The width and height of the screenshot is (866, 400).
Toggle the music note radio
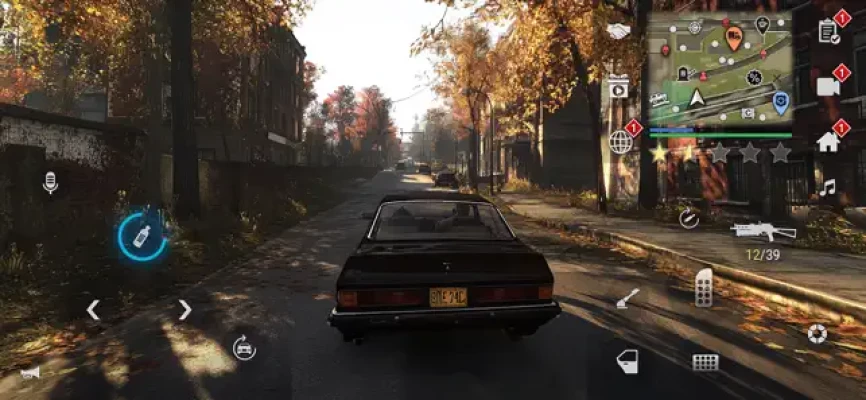click(x=827, y=188)
